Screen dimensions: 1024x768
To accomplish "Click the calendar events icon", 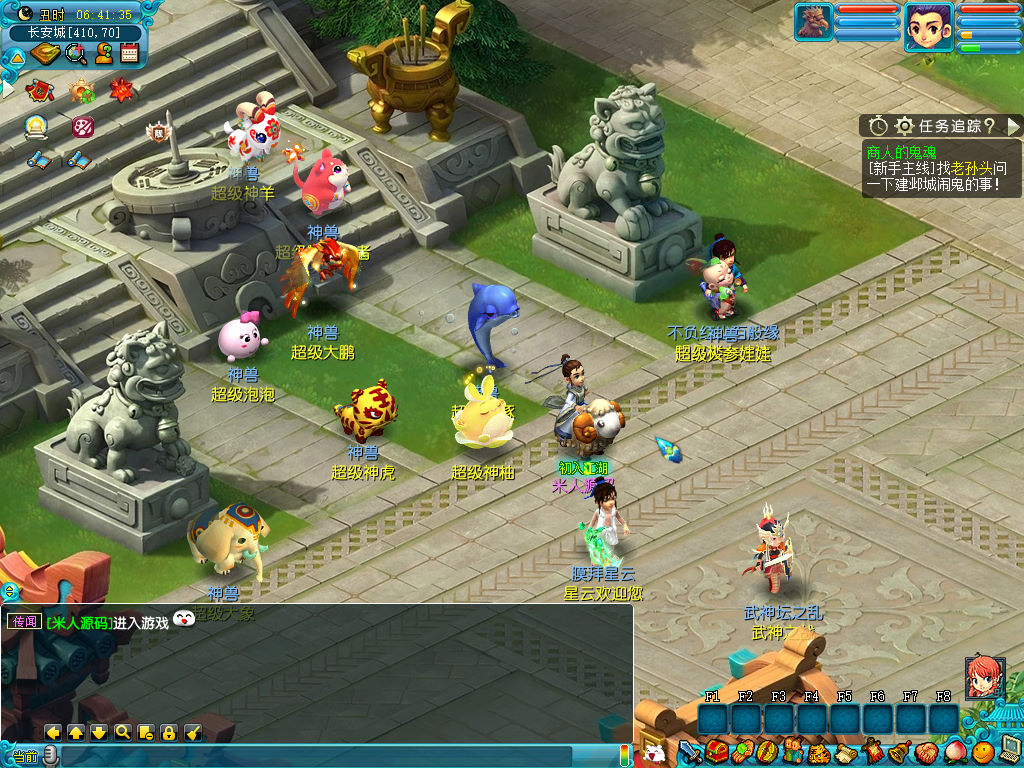I will (129, 53).
